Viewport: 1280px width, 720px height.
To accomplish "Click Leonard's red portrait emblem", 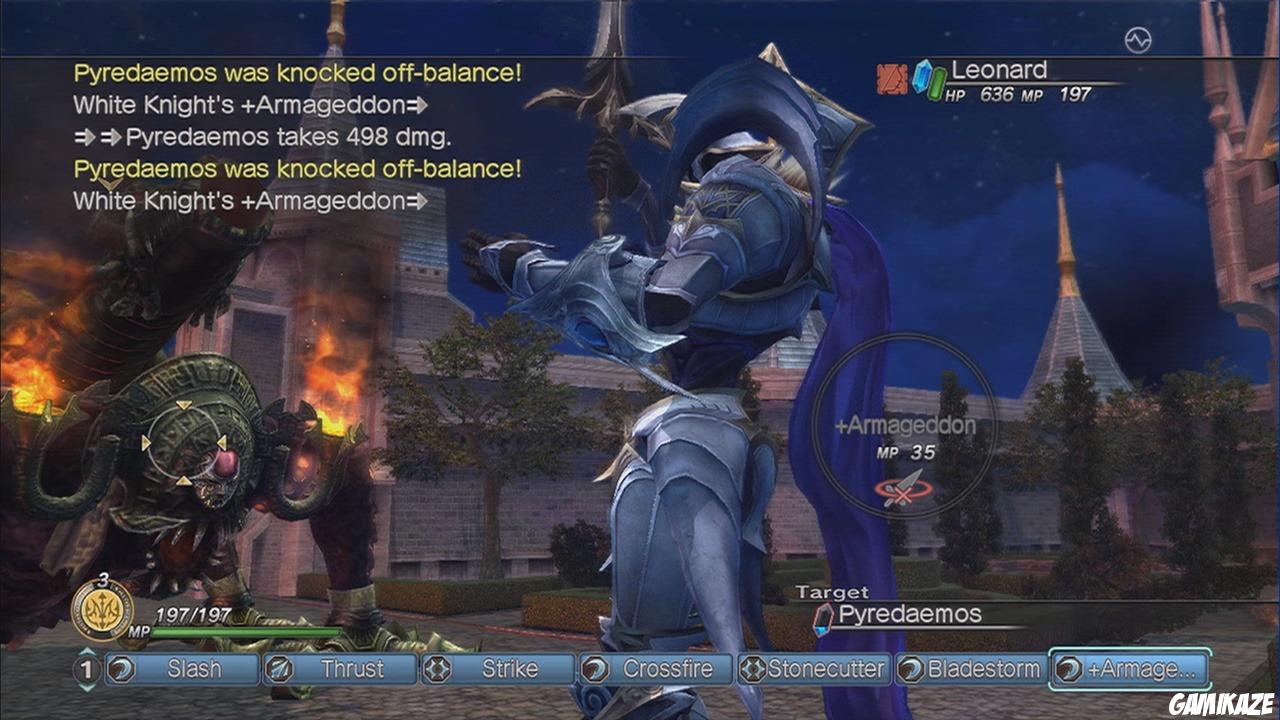I will (x=892, y=77).
